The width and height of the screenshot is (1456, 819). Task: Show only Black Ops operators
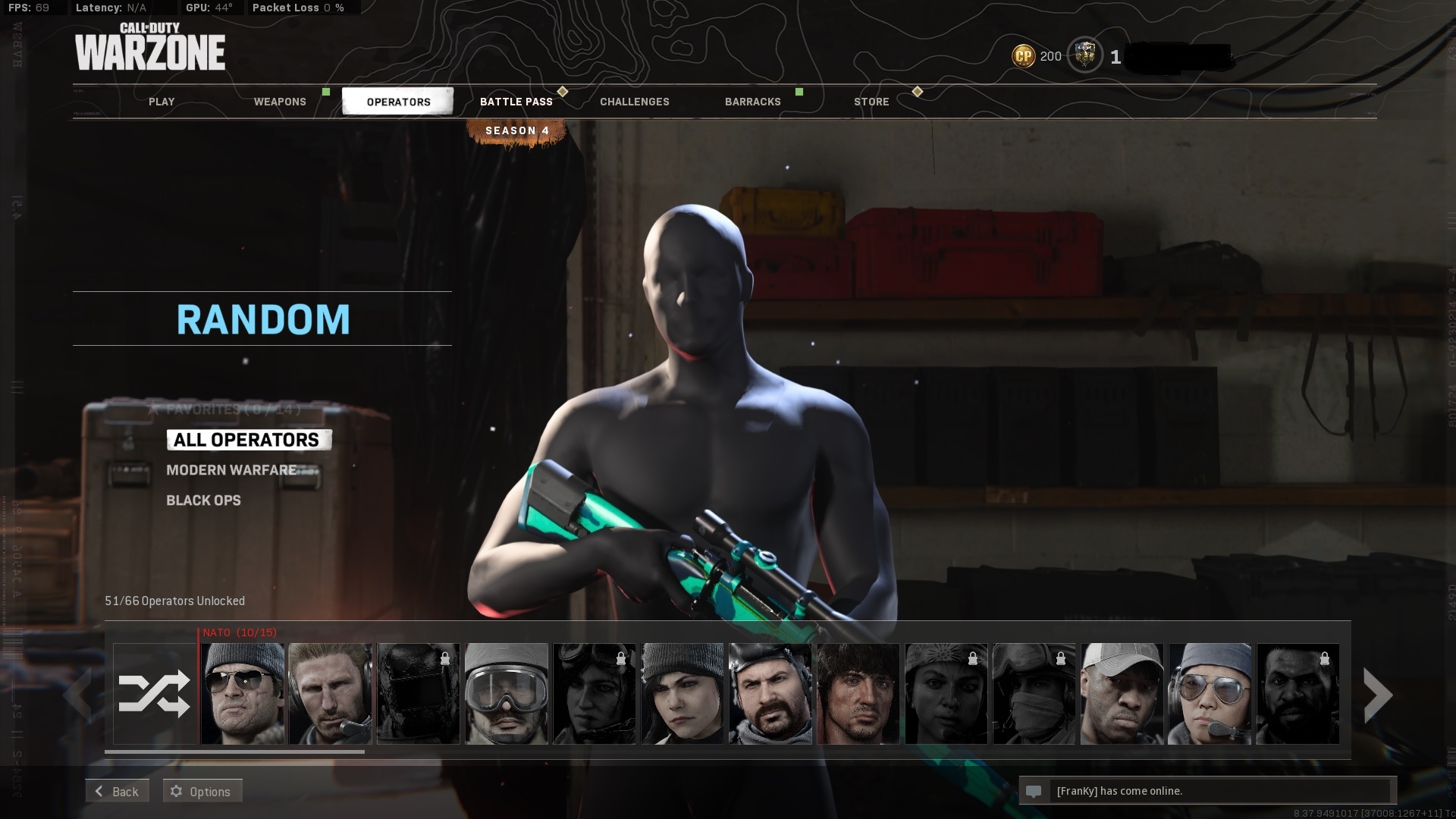pos(204,500)
